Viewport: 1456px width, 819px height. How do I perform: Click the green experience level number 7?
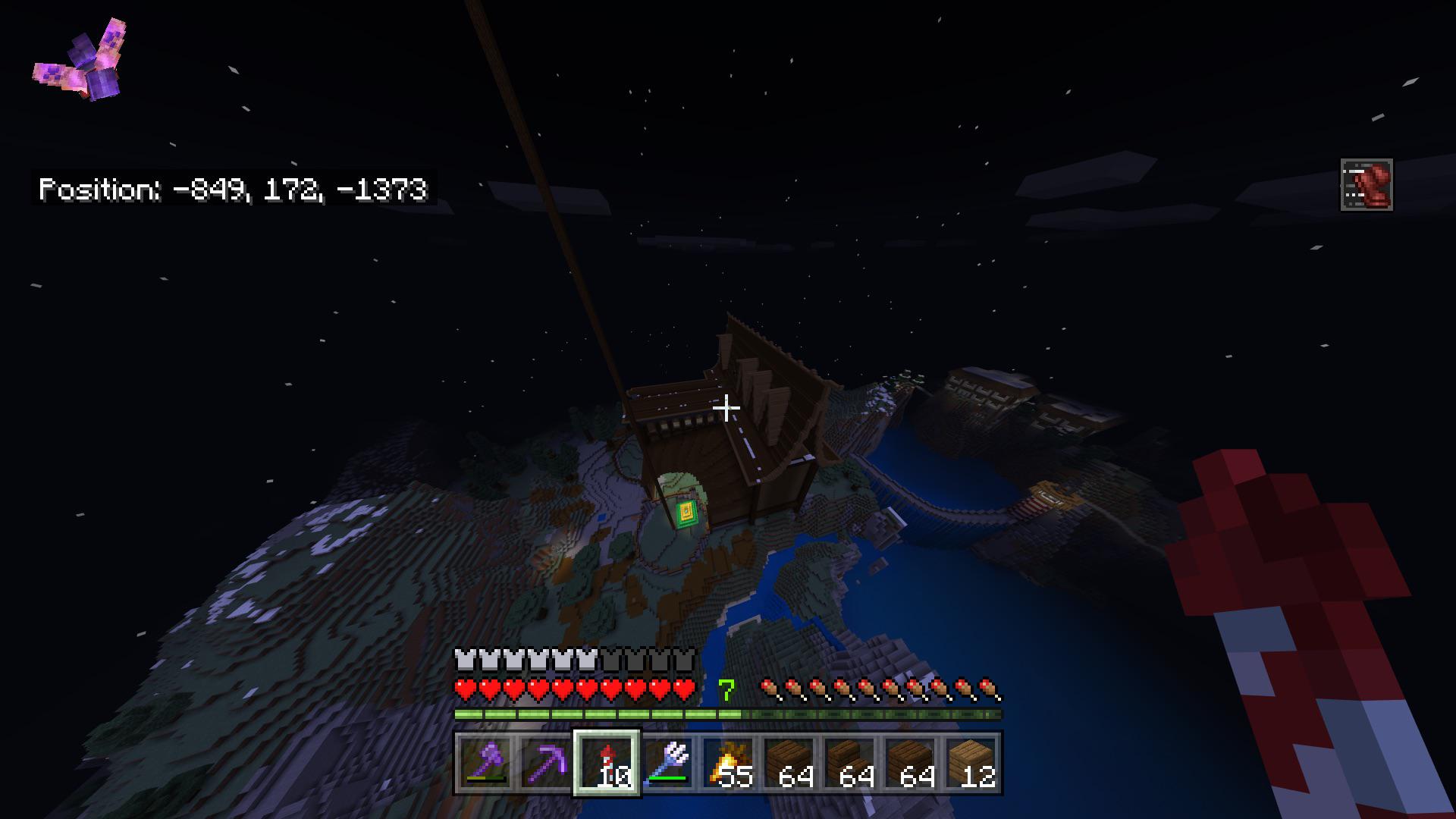tap(727, 690)
